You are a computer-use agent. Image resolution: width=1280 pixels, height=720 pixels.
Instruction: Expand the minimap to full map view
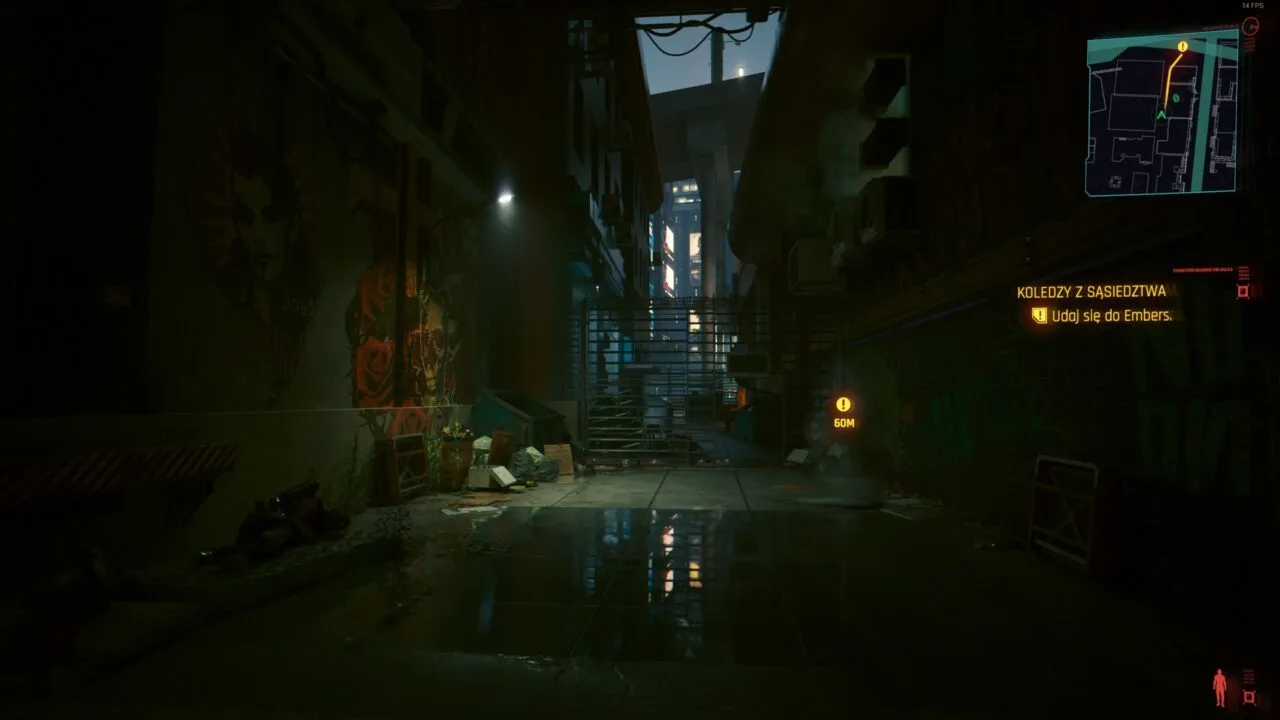pyautogui.click(x=1166, y=110)
